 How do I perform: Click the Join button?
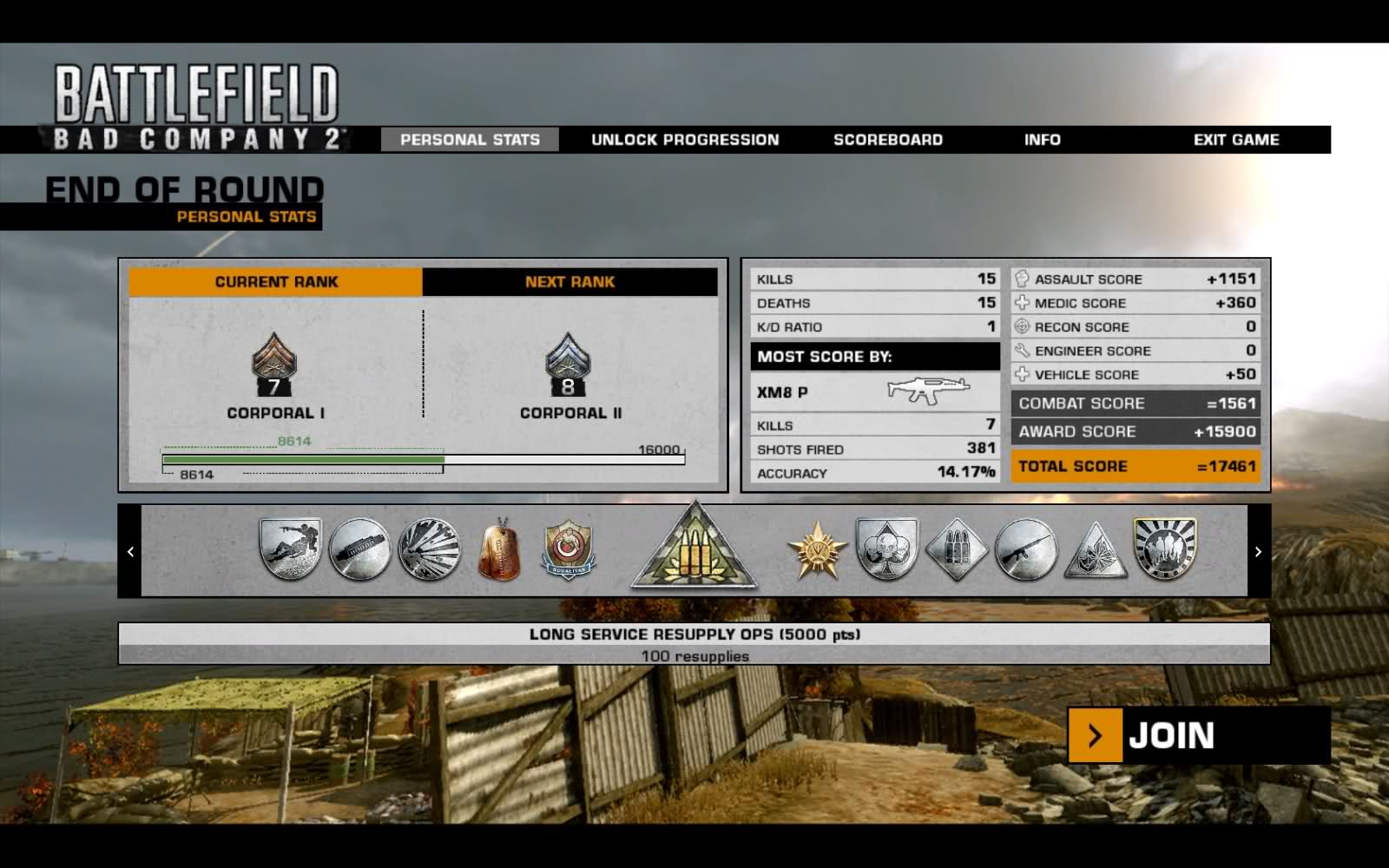[1198, 735]
